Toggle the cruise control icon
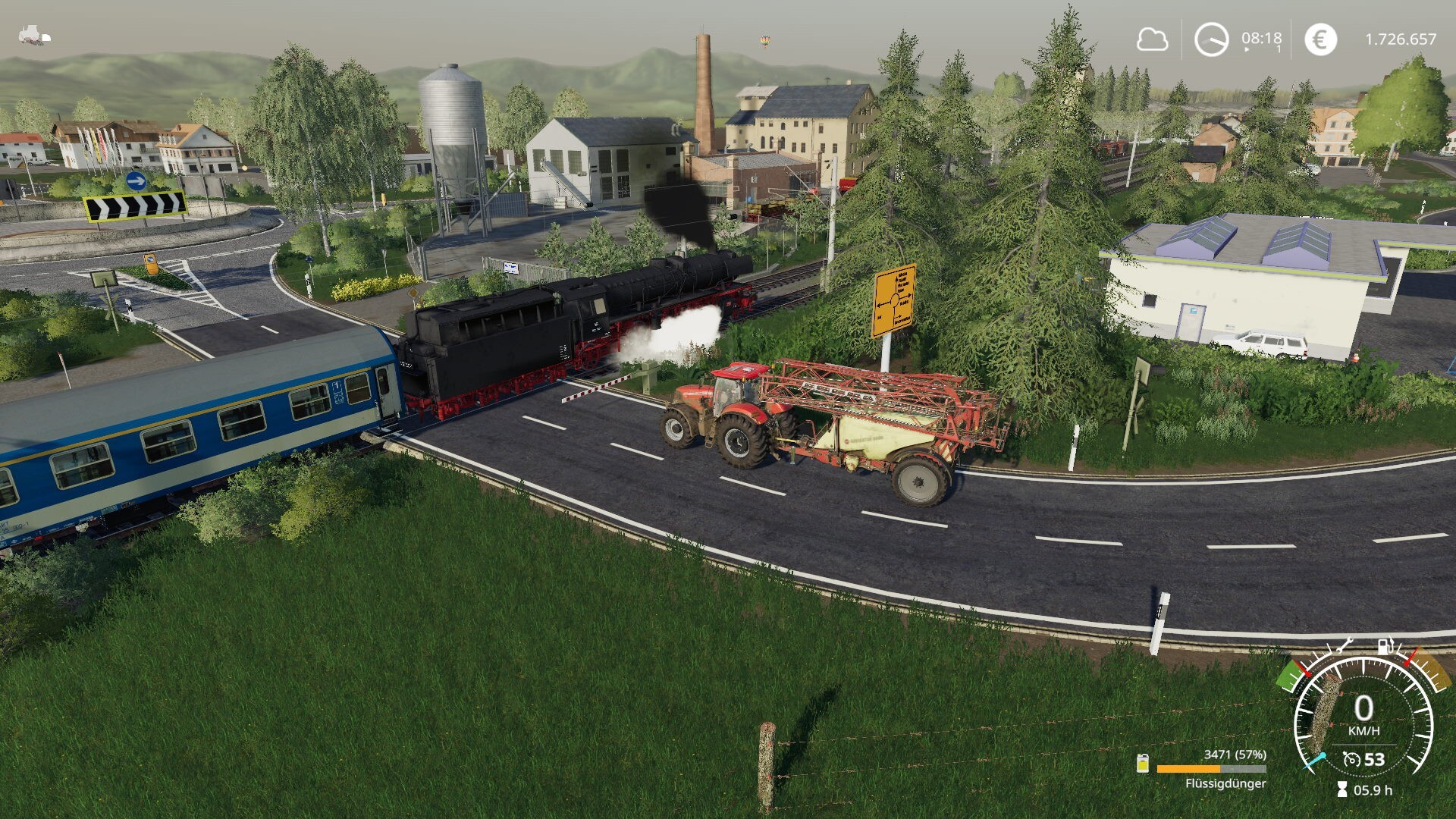The height and width of the screenshot is (819, 1456). [x=1351, y=759]
